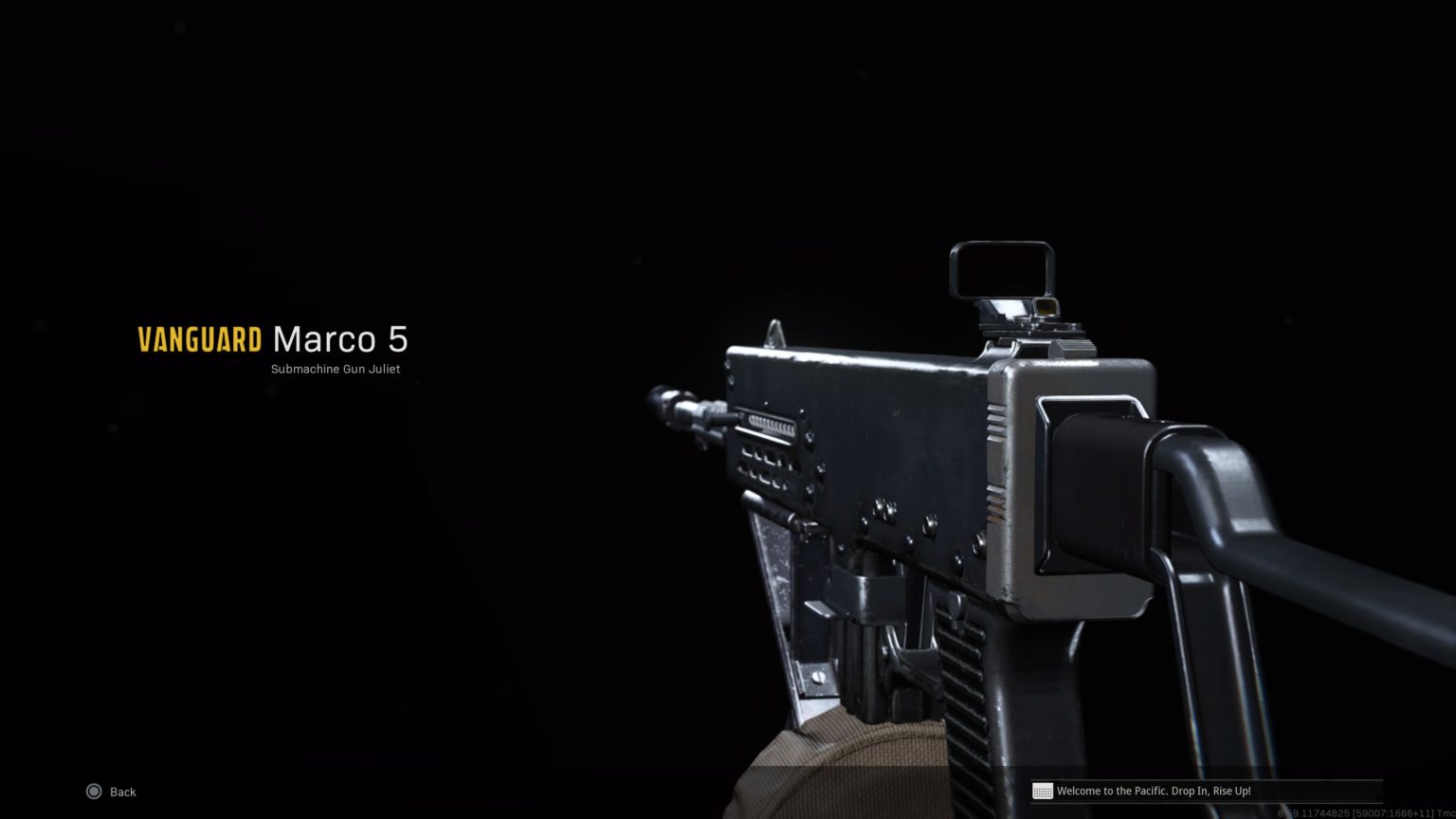Select the folding stock of the Marco 5

[1261, 521]
